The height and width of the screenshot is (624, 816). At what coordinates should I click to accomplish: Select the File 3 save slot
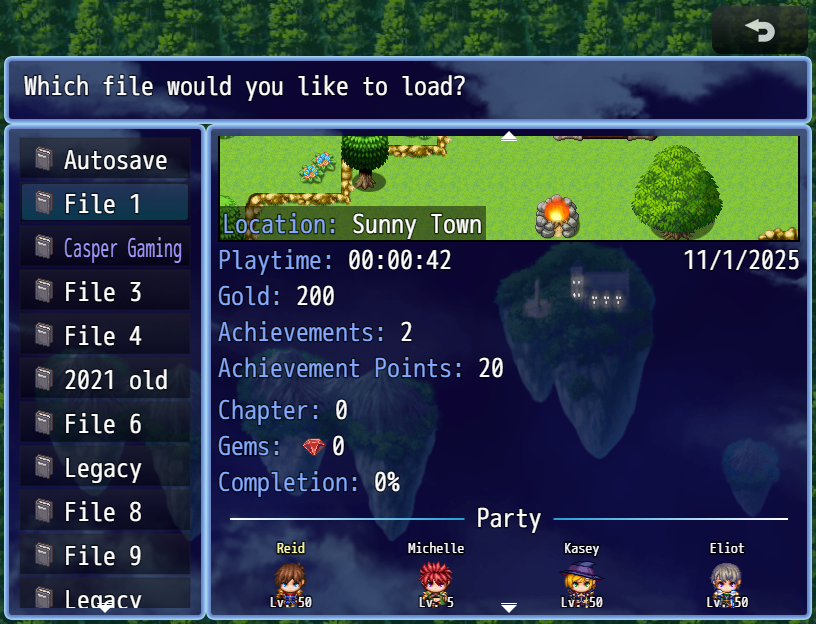105,292
